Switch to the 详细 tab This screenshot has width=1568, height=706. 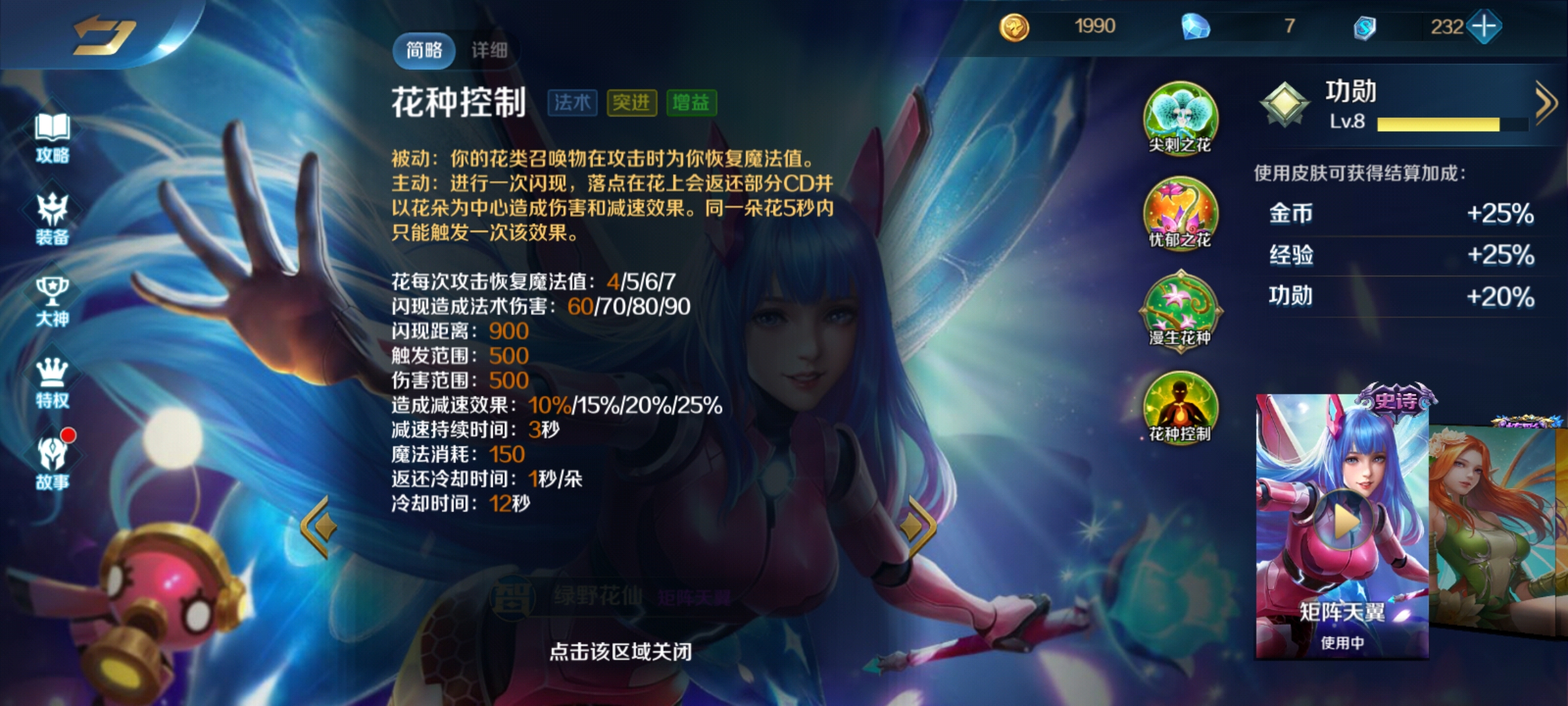pos(489,50)
